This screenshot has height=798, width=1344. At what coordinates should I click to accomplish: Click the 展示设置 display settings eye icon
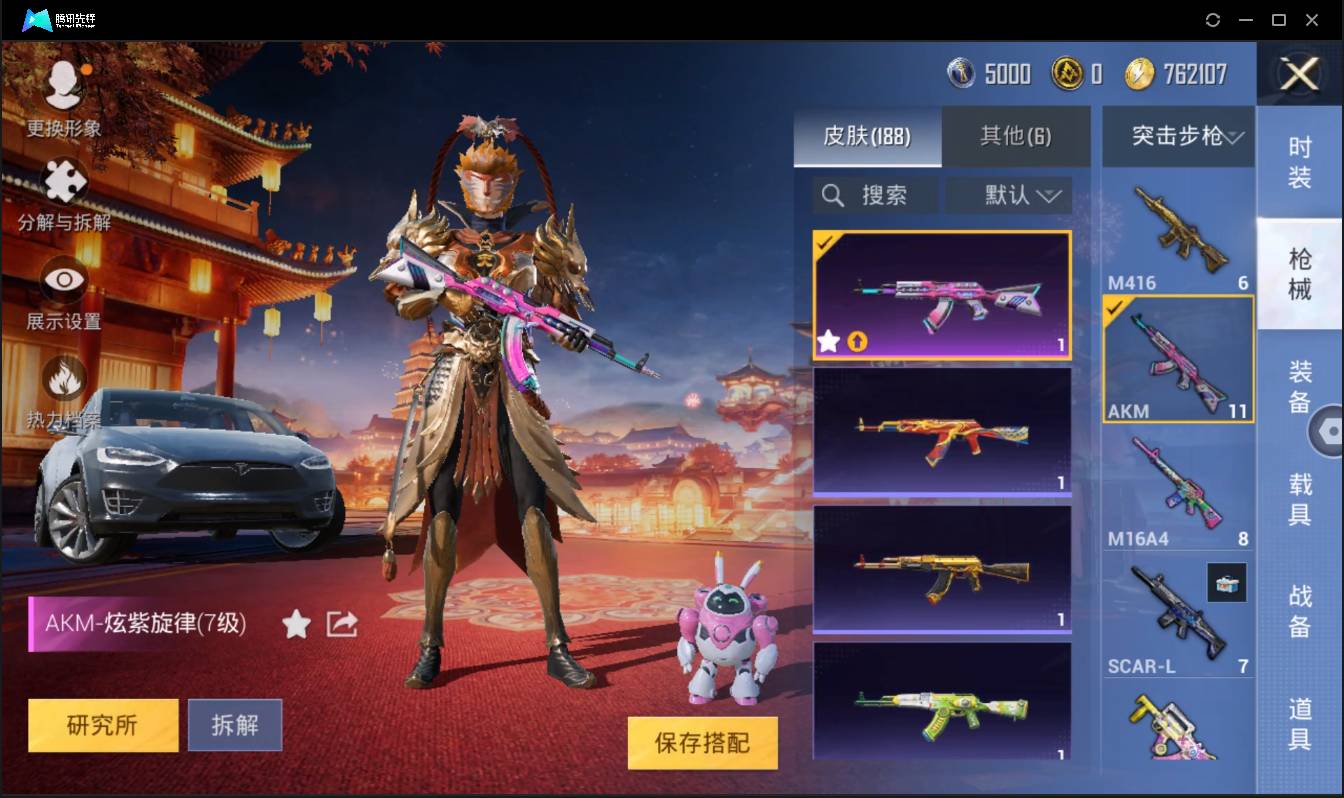pyautogui.click(x=62, y=280)
